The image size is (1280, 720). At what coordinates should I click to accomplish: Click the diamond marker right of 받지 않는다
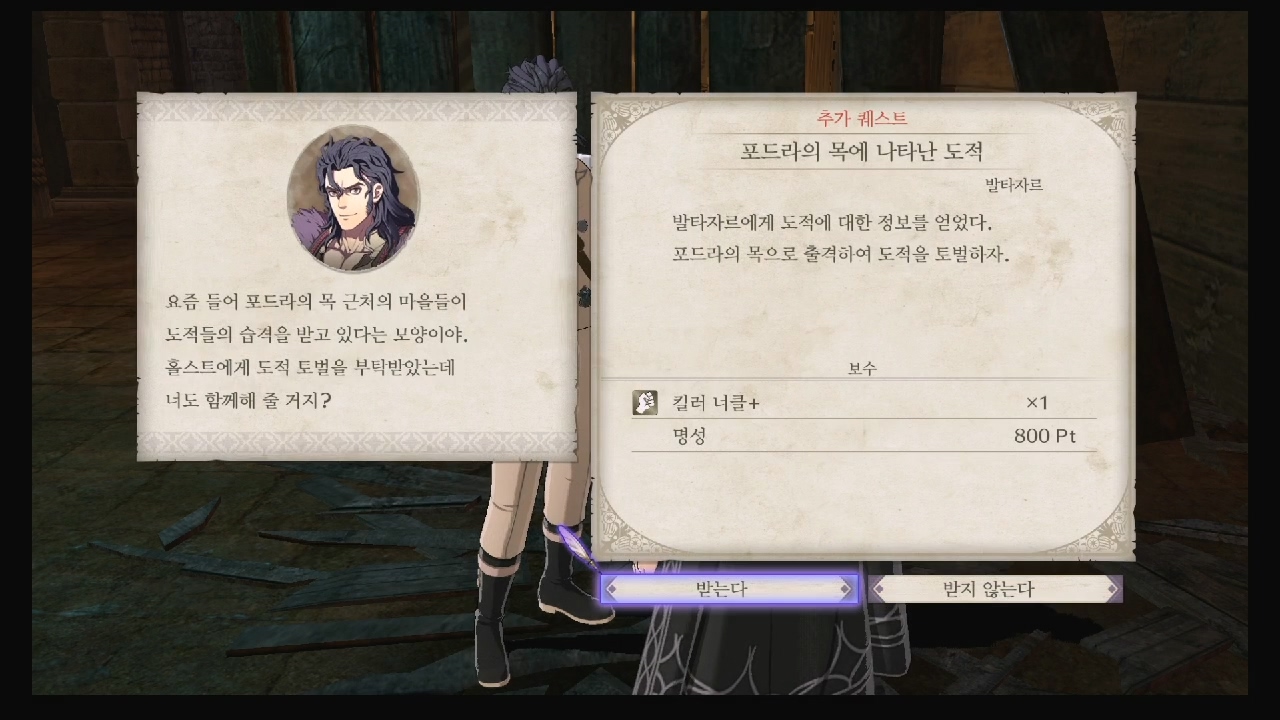click(1110, 590)
